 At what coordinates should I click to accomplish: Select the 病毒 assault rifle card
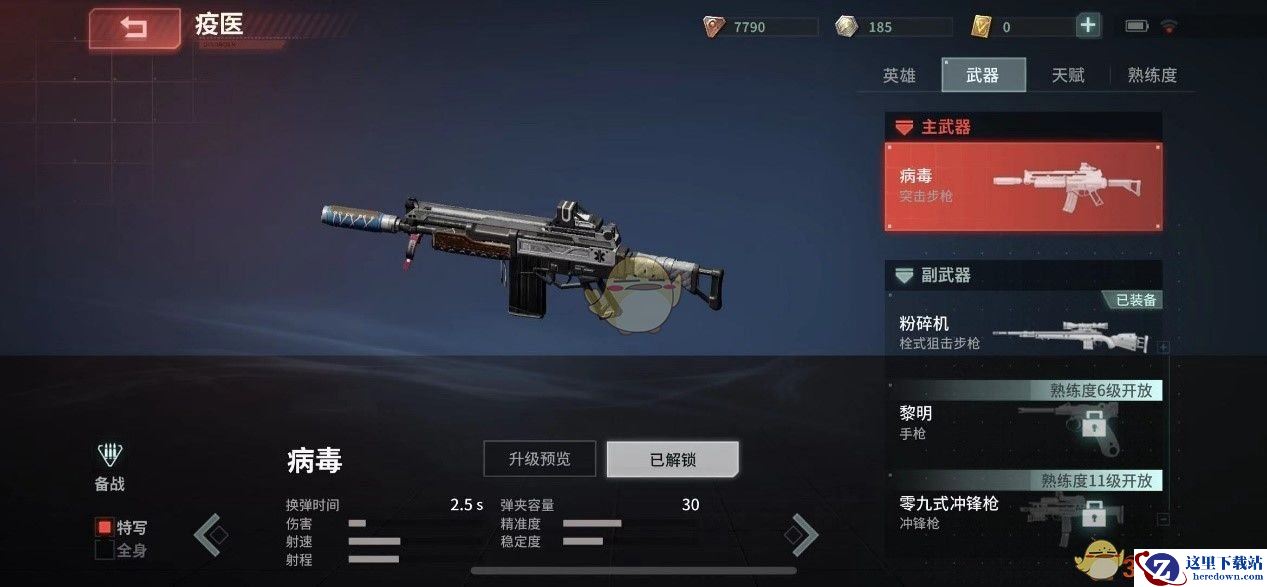tap(1023, 186)
